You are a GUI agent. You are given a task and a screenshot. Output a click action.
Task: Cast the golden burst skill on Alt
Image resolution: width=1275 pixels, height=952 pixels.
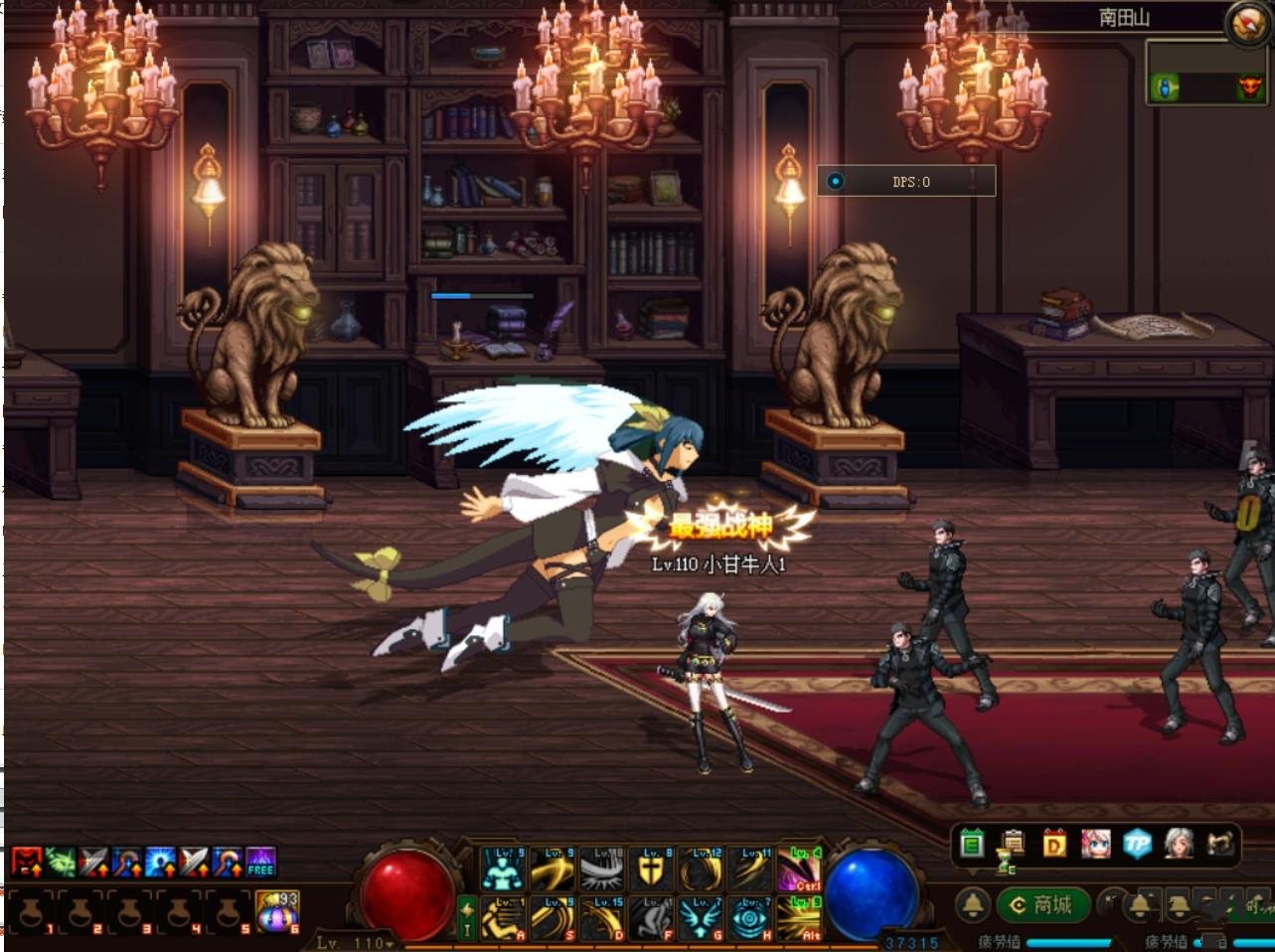pos(799,918)
